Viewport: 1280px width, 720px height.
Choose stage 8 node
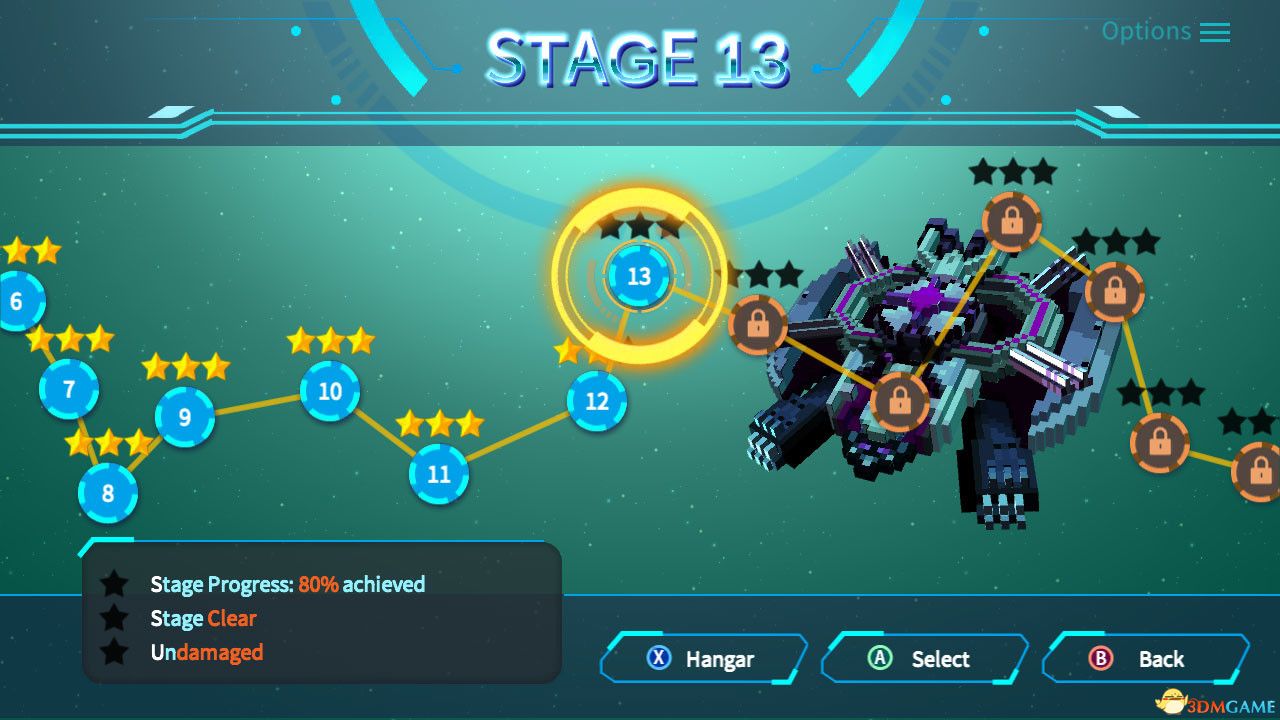pos(108,493)
